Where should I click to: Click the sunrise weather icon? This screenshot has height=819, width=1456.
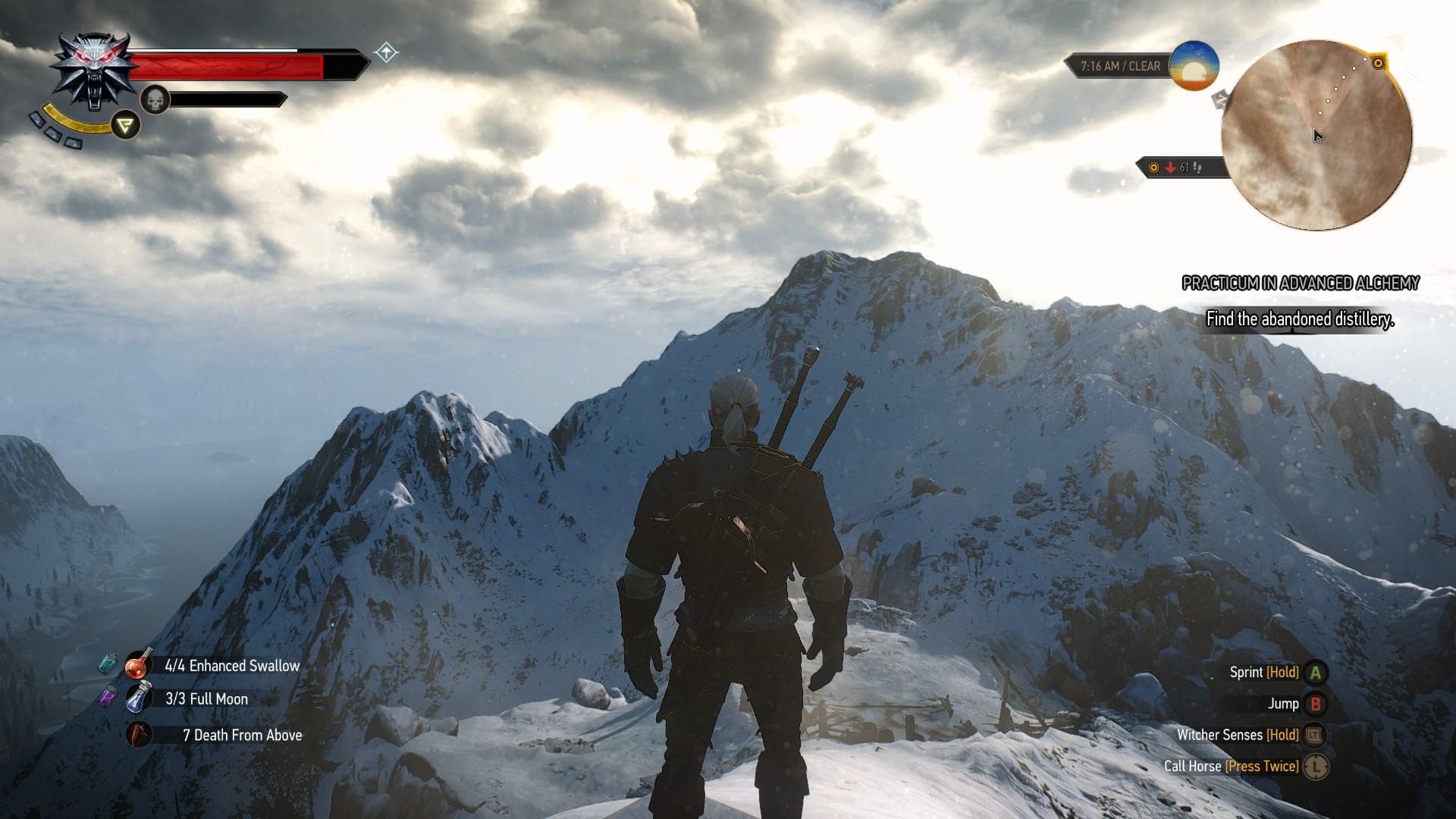(x=1193, y=67)
